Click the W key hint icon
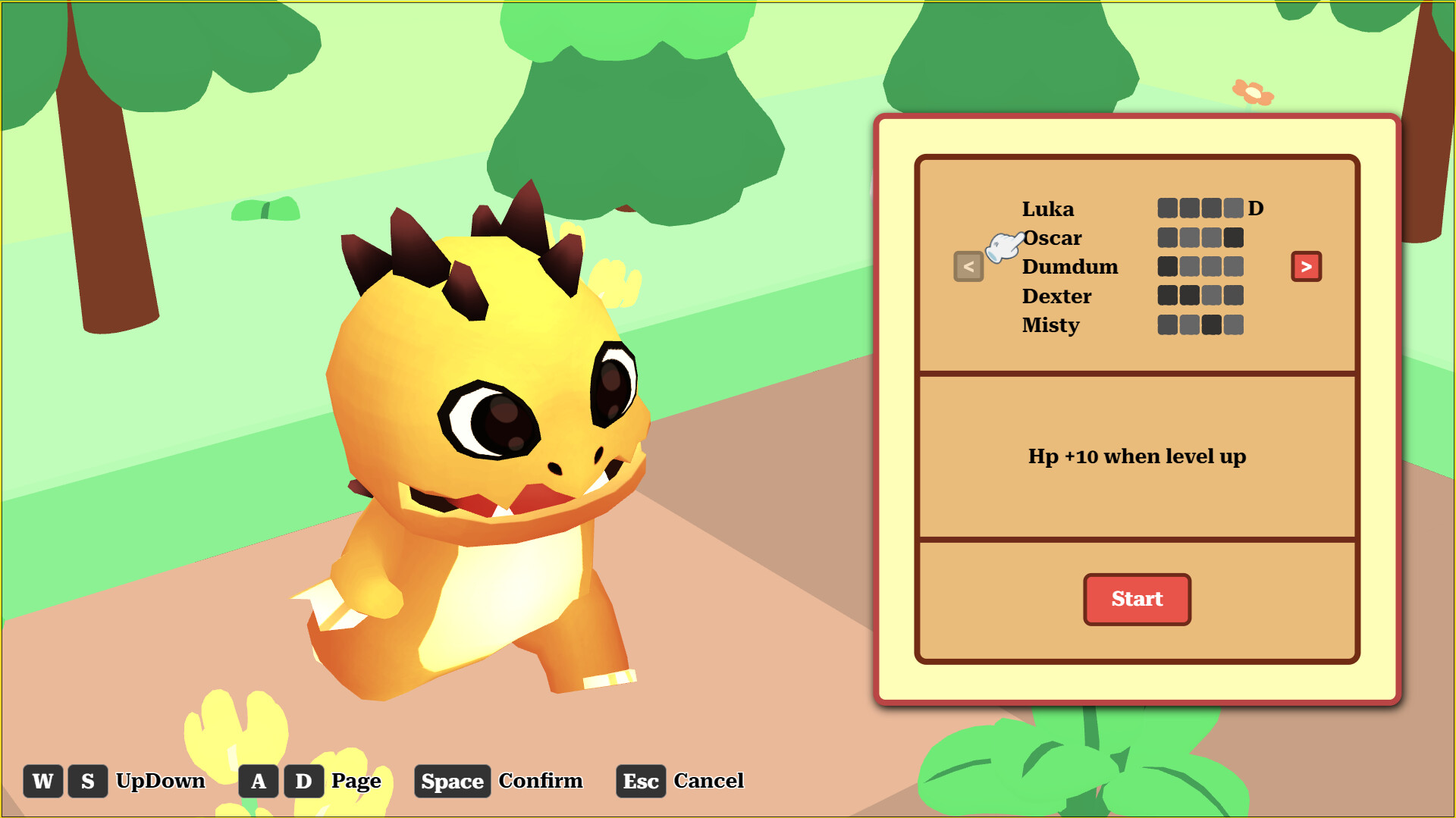1456x818 pixels. coord(43,781)
